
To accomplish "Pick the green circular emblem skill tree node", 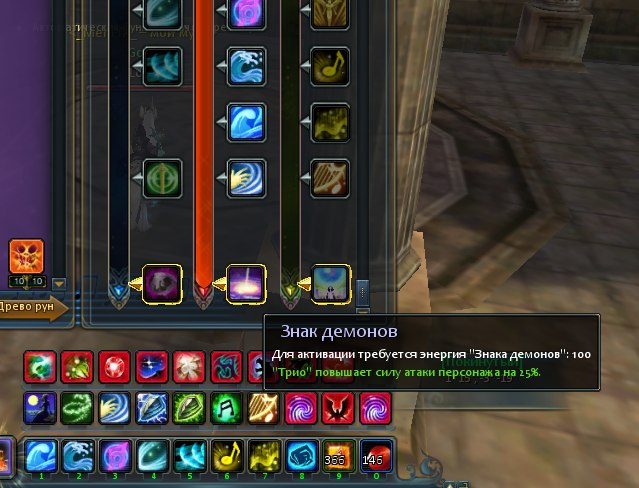I will click(x=161, y=177).
